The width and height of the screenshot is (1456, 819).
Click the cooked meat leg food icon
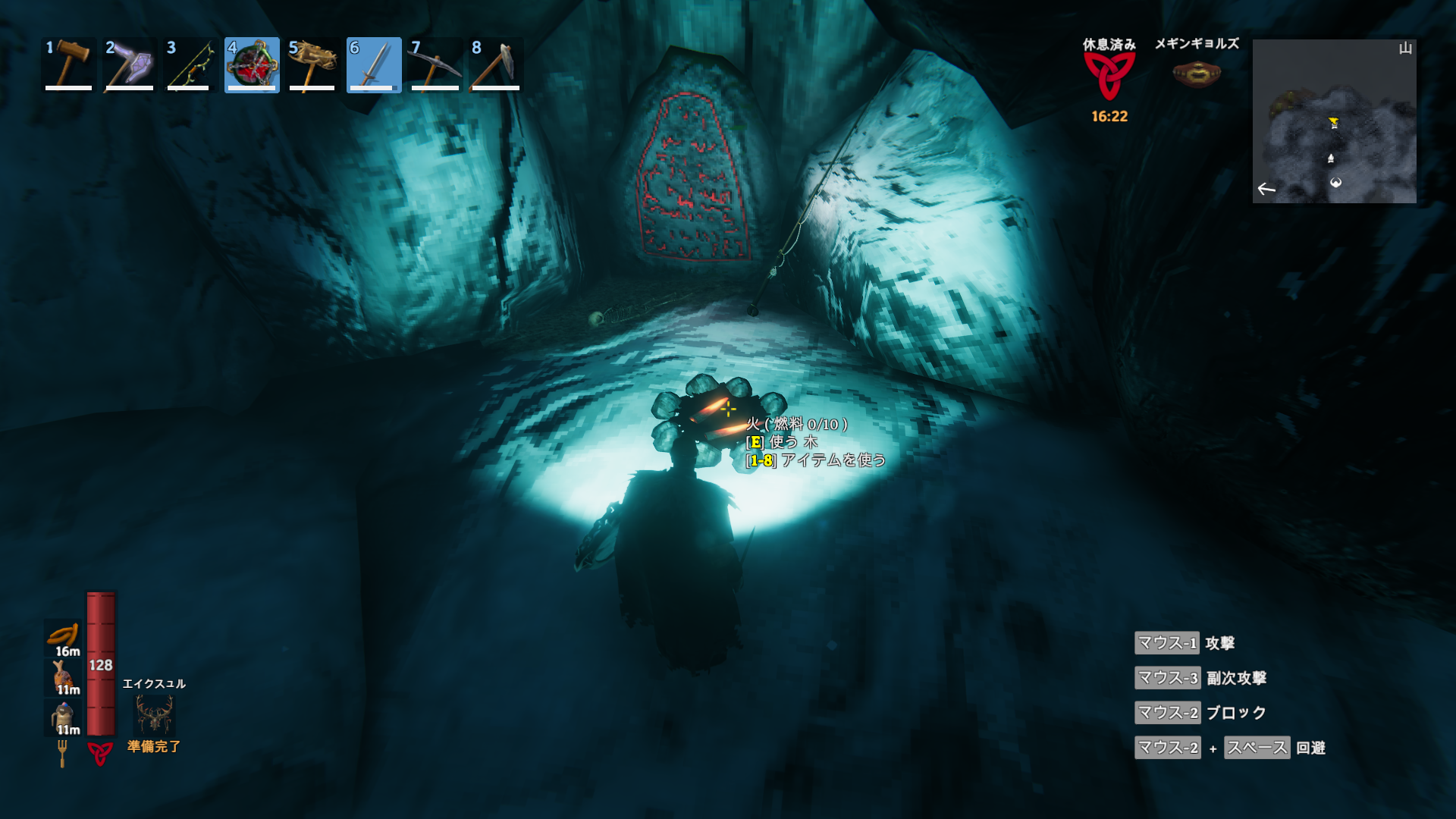(64, 676)
